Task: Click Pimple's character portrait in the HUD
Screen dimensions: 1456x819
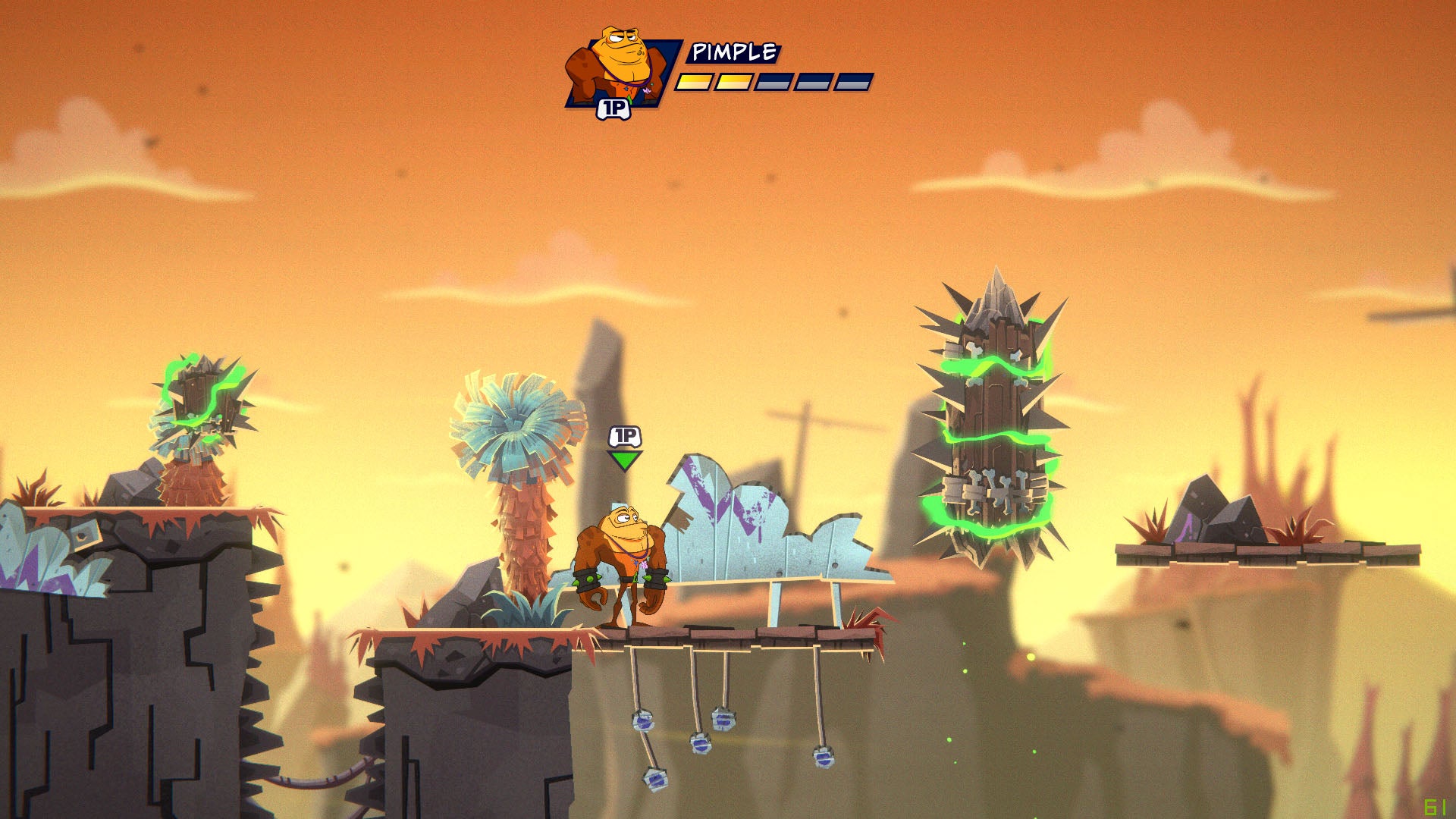Action: click(x=618, y=70)
